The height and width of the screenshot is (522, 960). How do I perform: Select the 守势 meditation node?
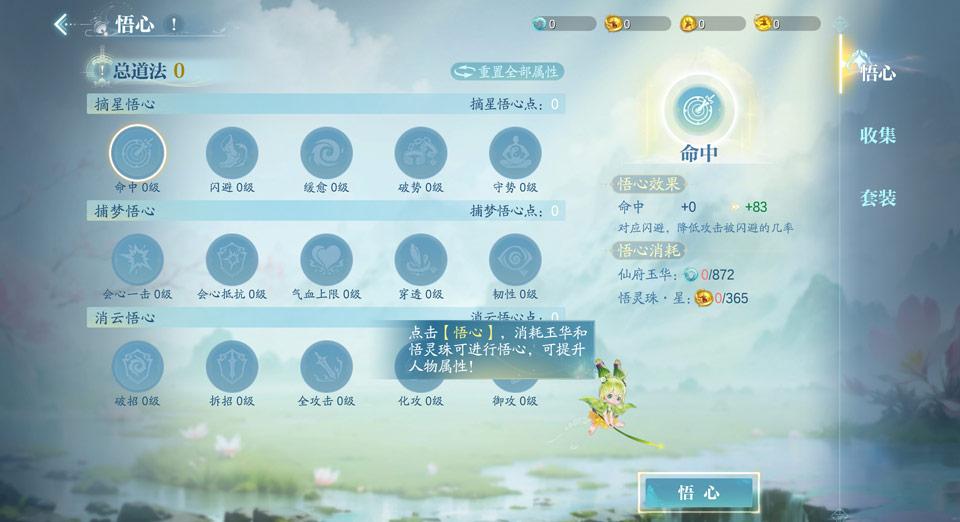pyautogui.click(x=515, y=153)
